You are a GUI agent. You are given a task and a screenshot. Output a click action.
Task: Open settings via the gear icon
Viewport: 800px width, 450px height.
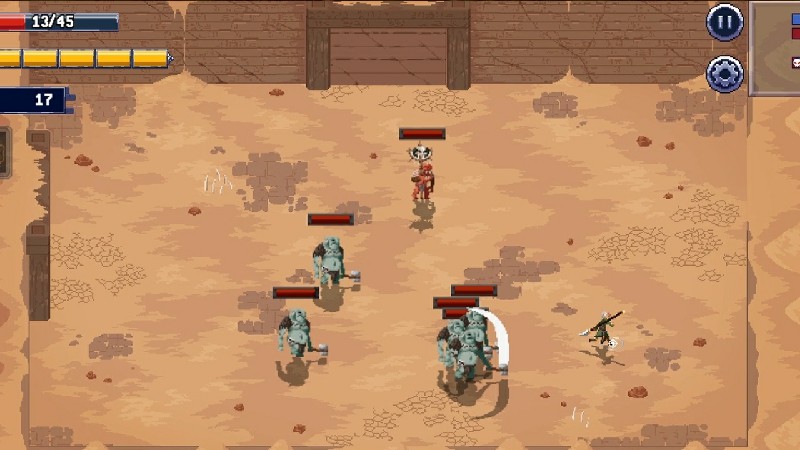click(725, 73)
